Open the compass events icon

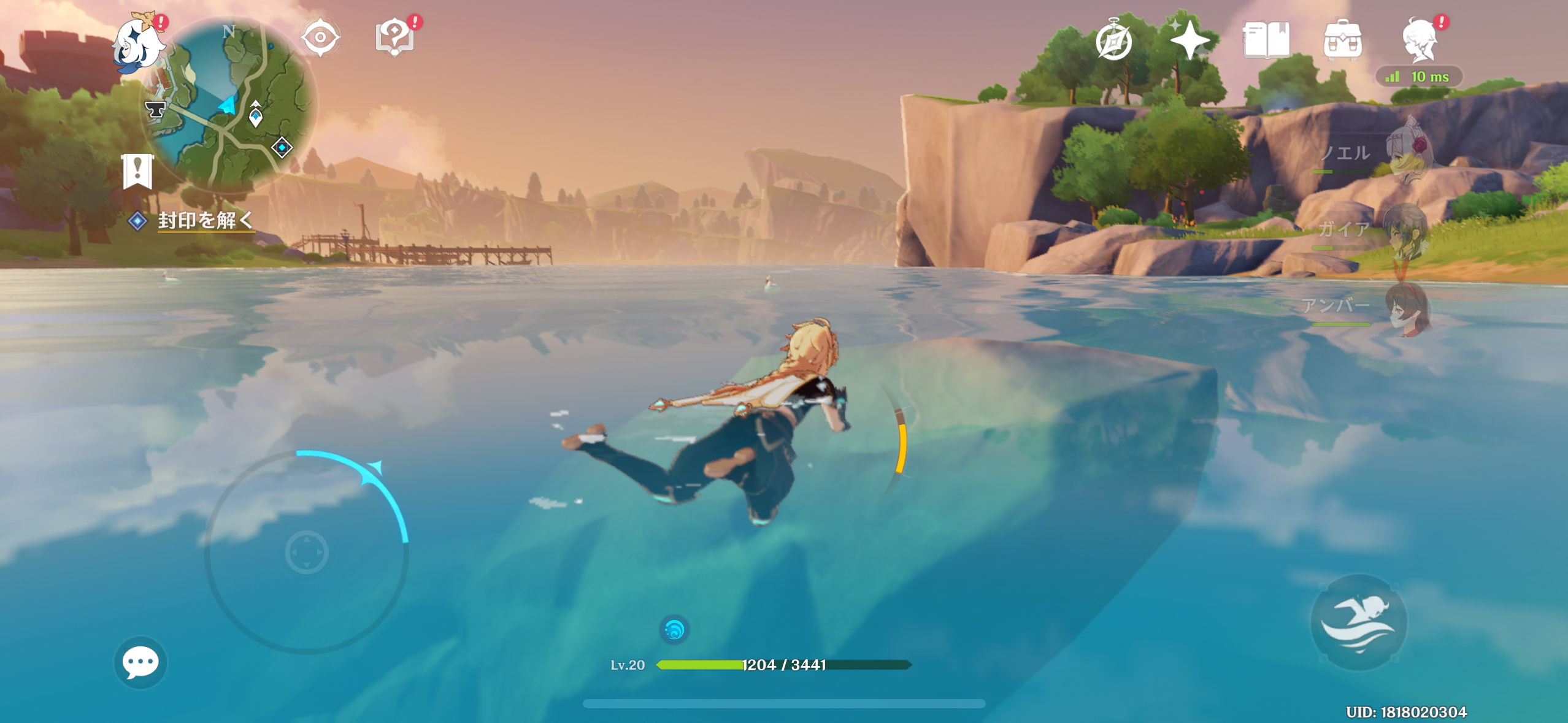pyautogui.click(x=1113, y=40)
